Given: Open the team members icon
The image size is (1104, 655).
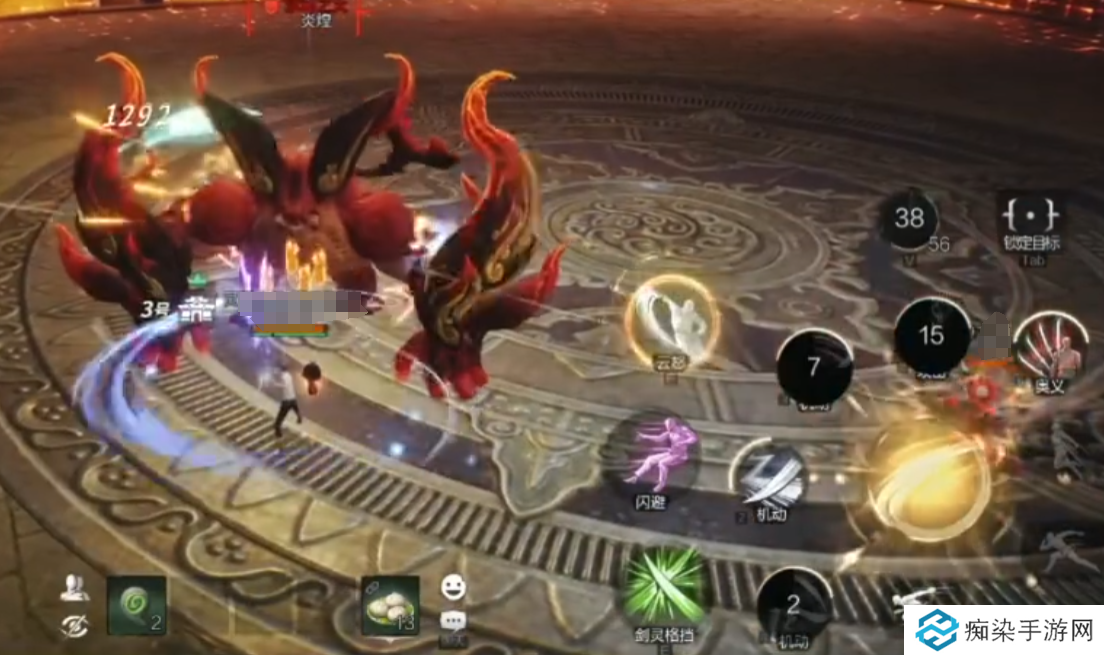Looking at the screenshot, I should pos(73,589).
